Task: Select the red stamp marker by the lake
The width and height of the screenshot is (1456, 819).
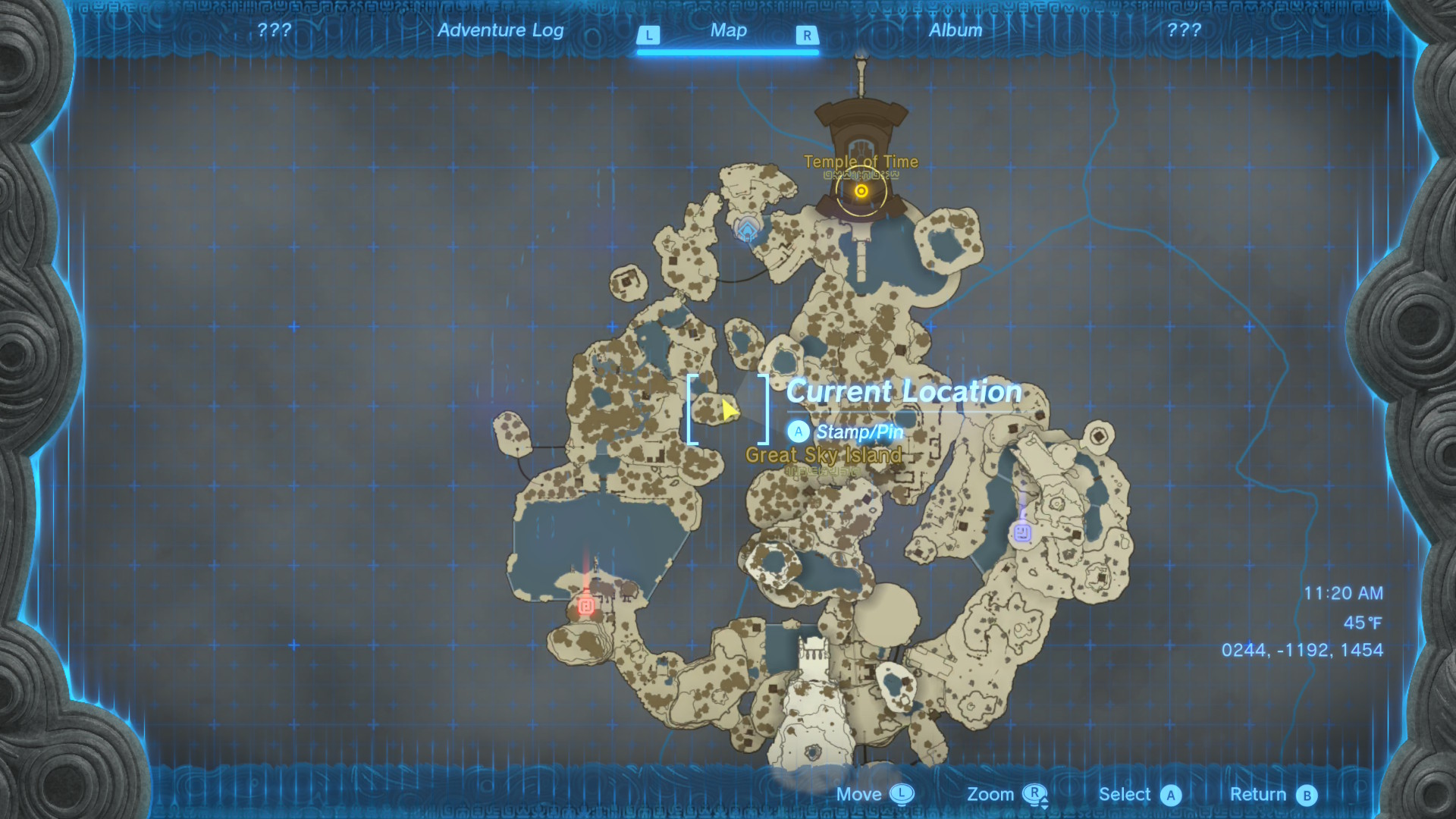Action: click(x=585, y=605)
